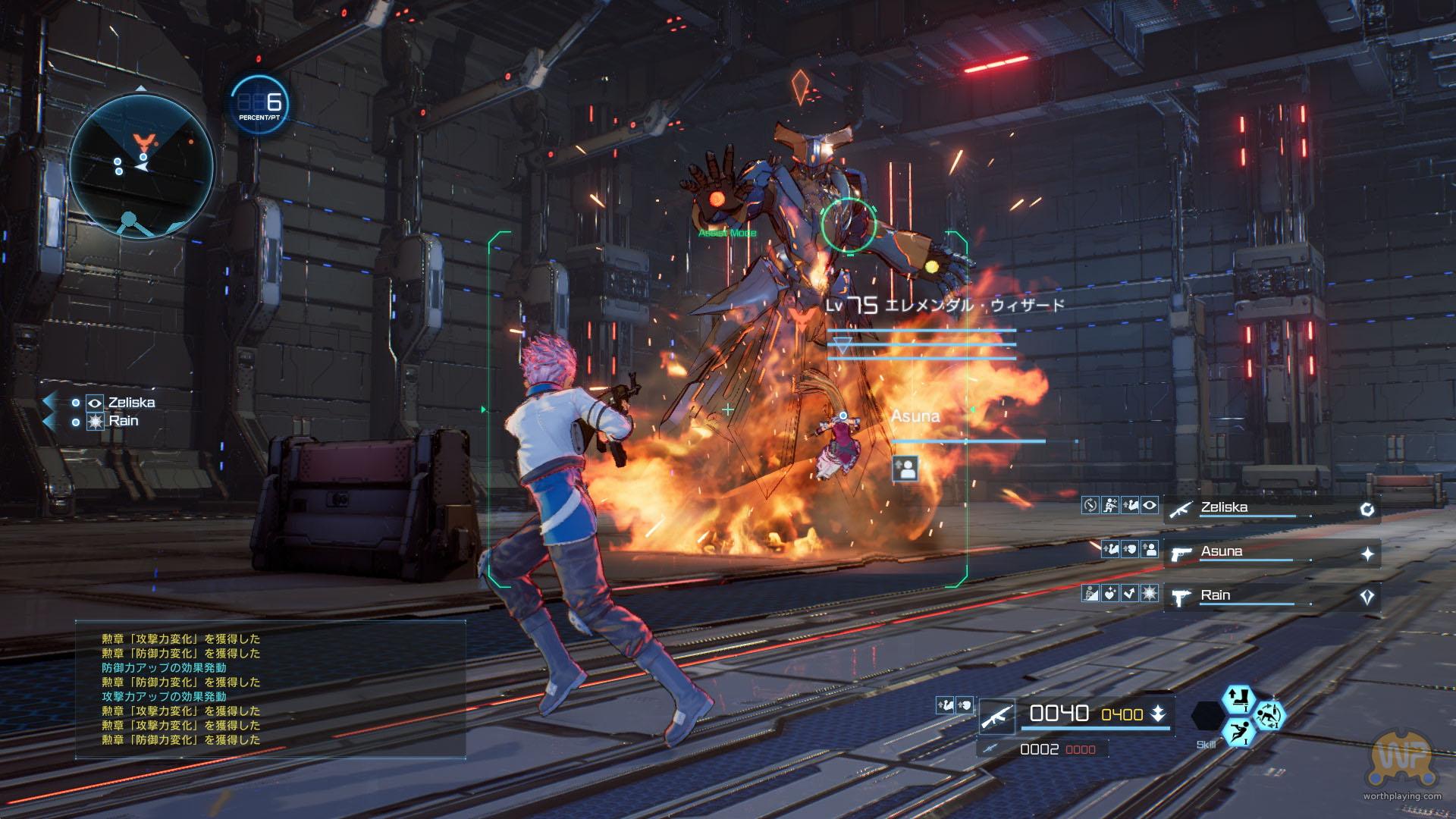Select Zeliska's party row with the rifle

(x=1271, y=509)
